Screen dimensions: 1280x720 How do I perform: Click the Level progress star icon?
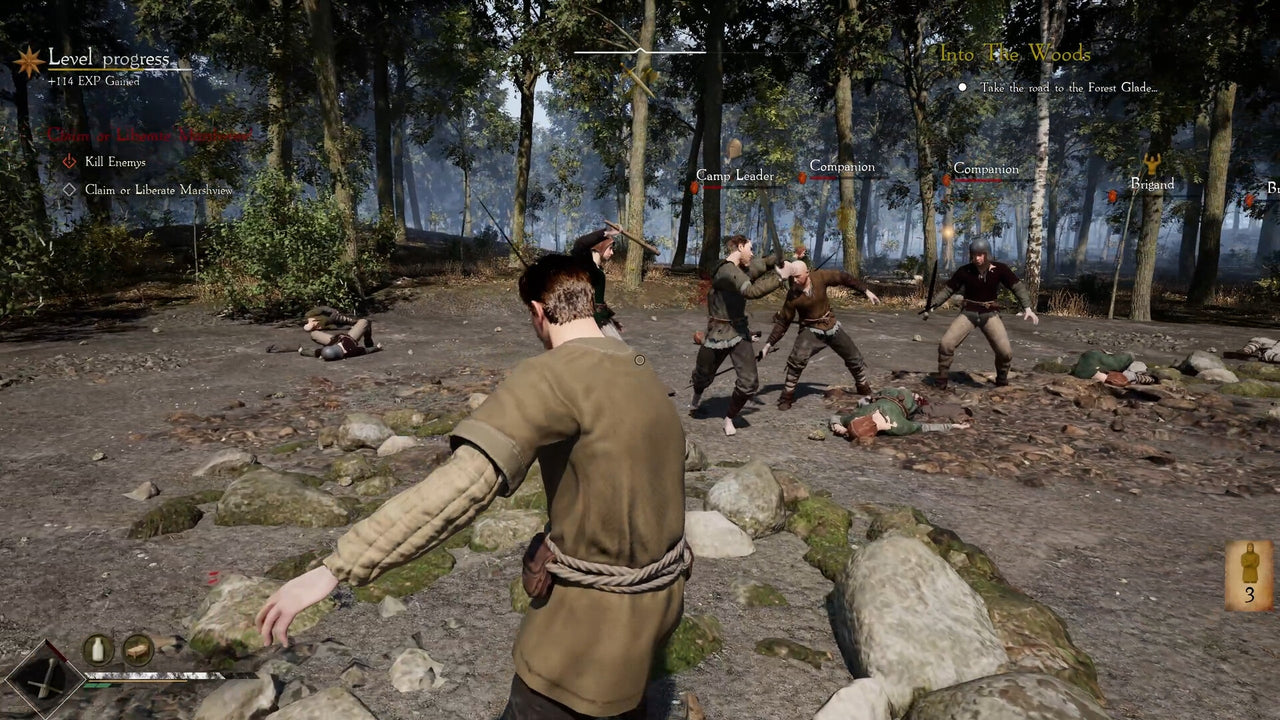(x=28, y=60)
